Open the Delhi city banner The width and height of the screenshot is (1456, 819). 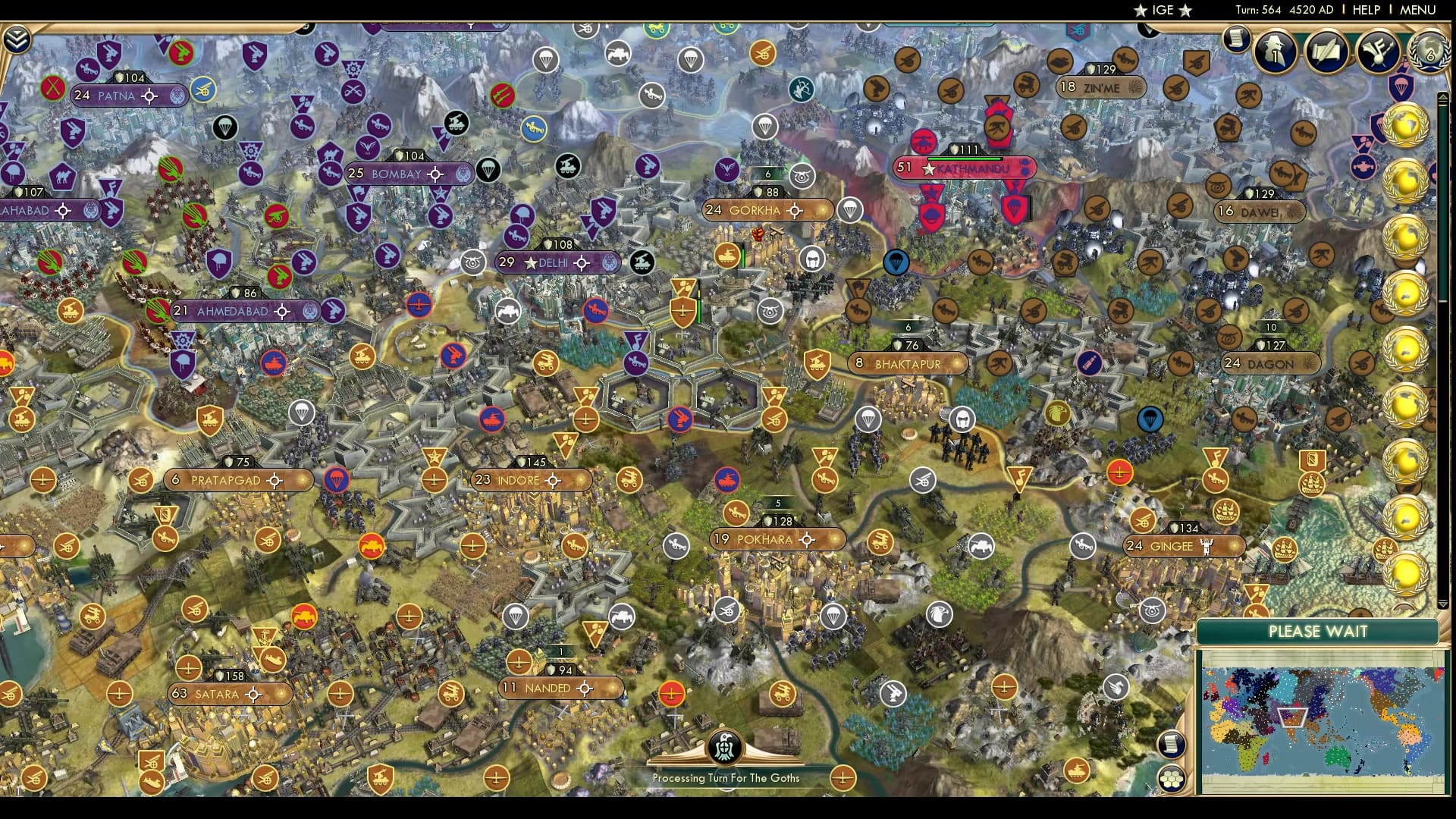pos(554,262)
